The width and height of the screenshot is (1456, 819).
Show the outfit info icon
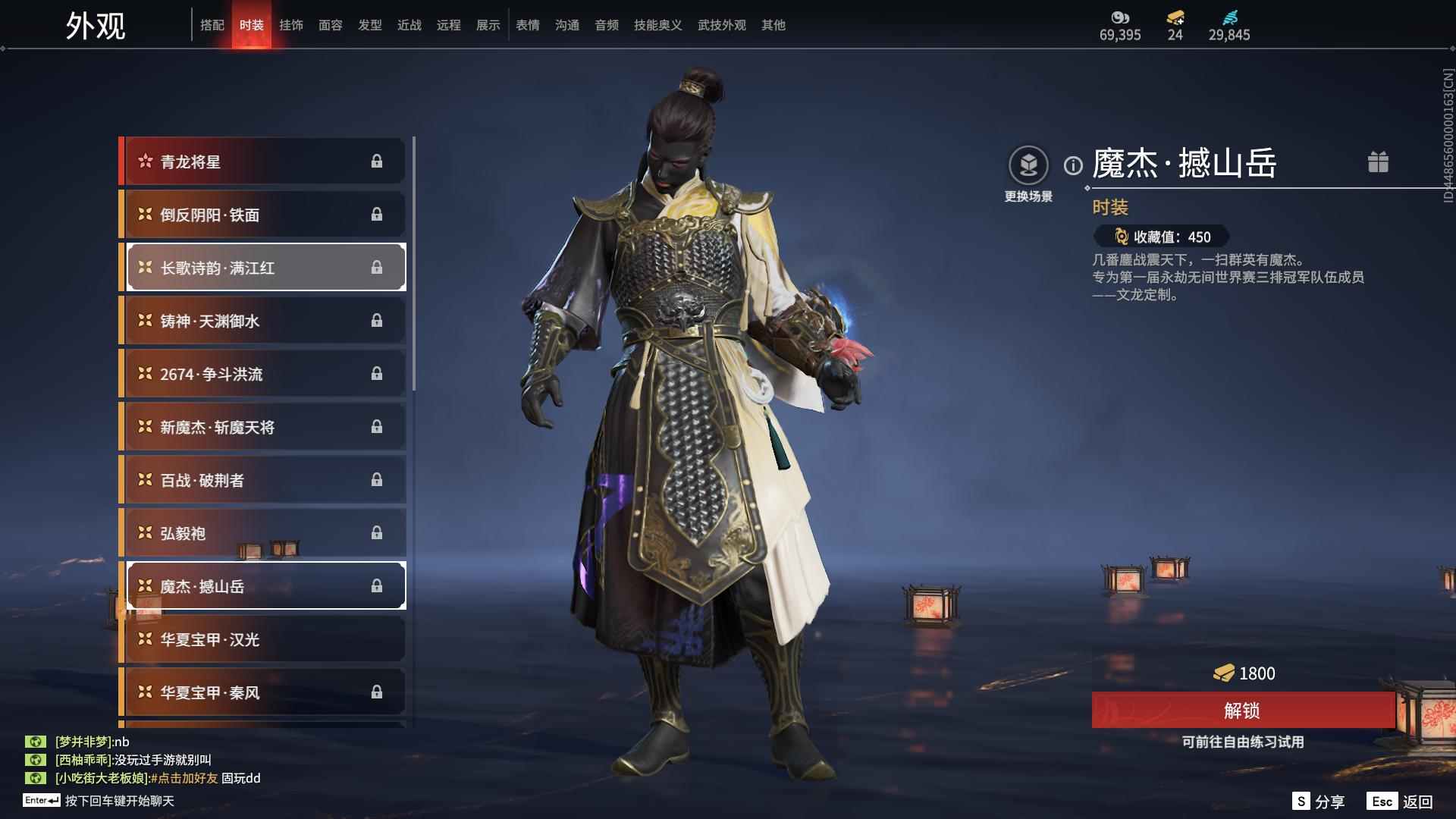1073,165
